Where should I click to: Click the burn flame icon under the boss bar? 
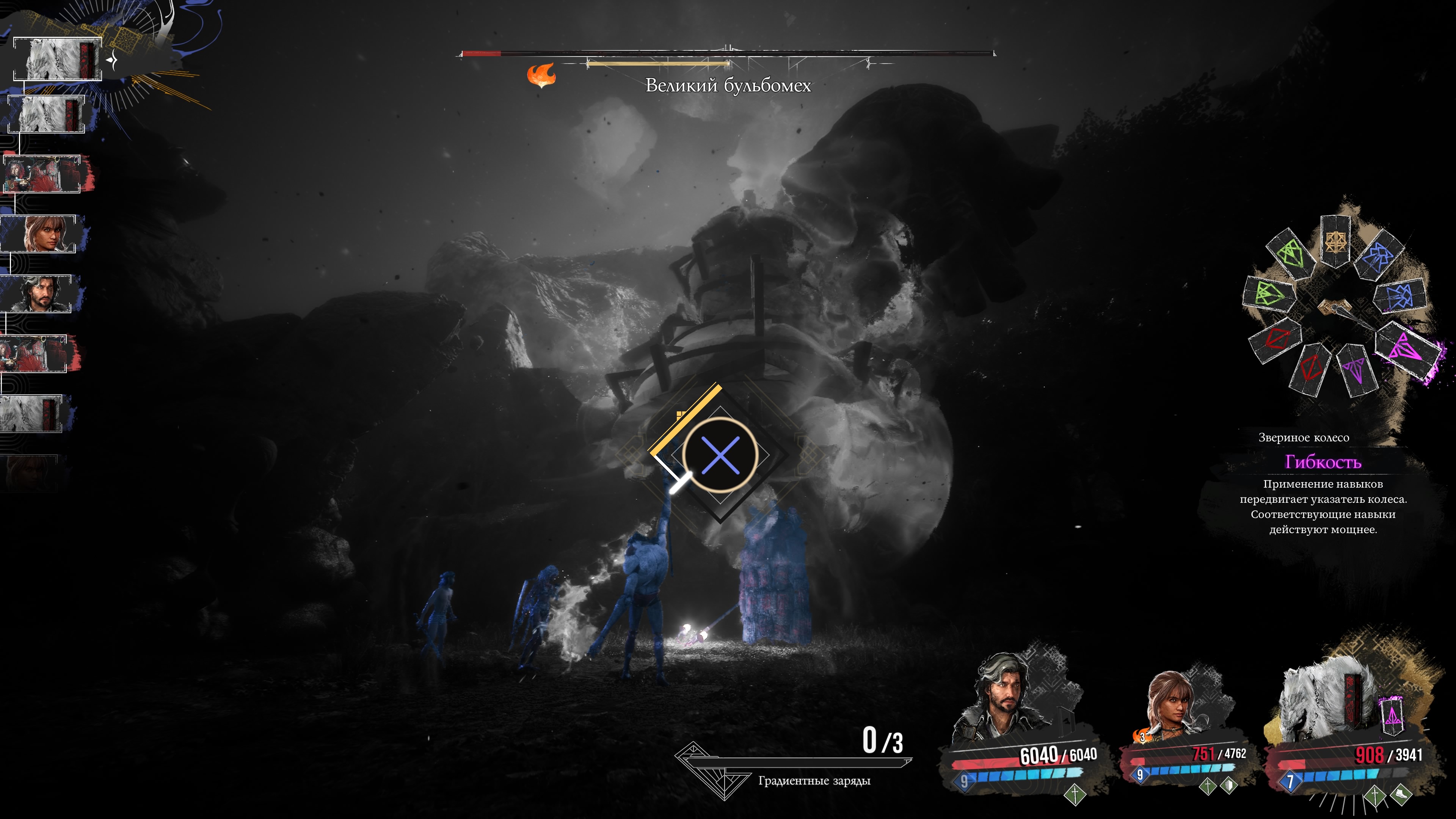(541, 75)
